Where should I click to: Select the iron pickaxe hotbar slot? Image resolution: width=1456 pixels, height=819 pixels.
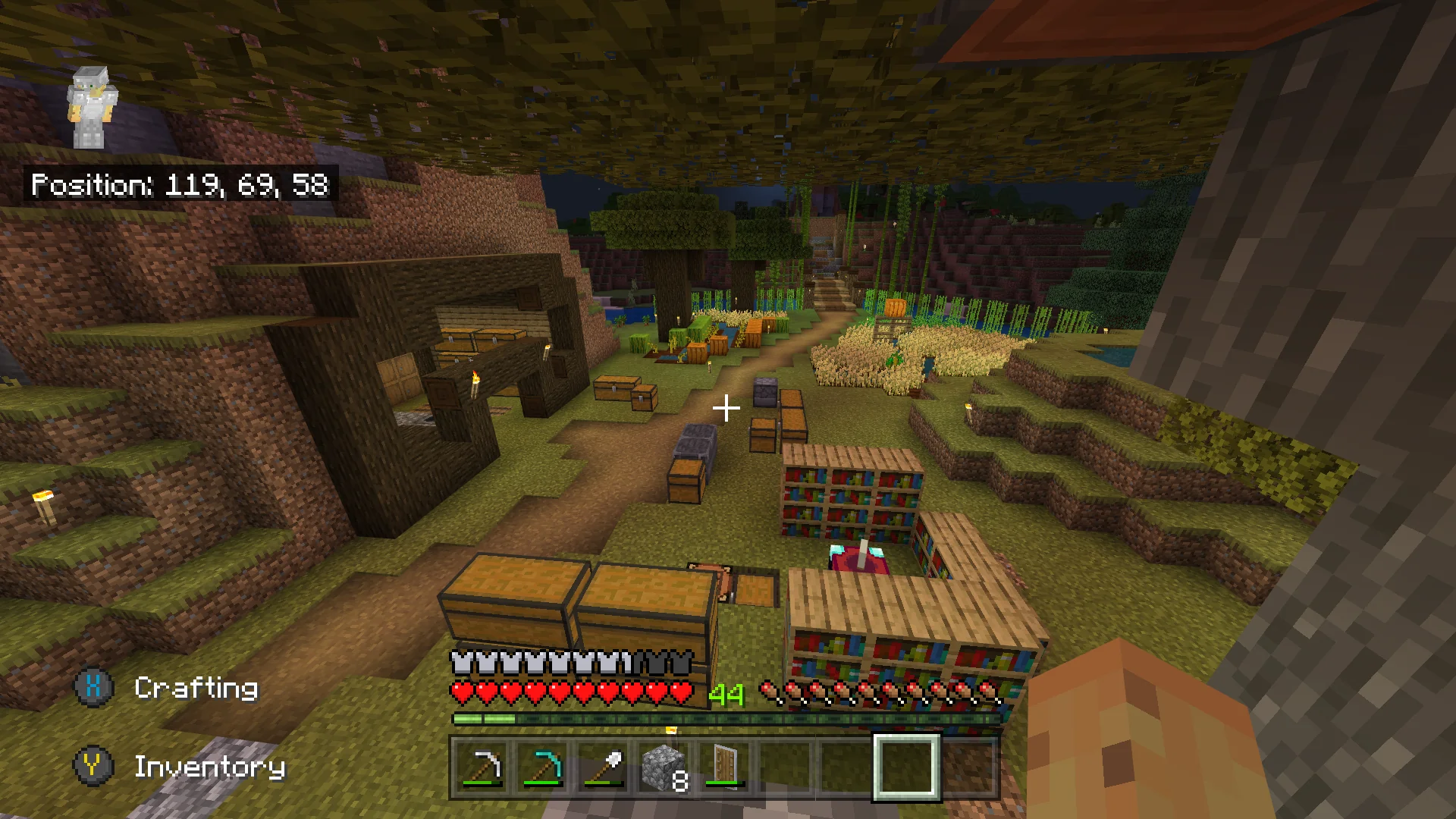[x=483, y=767]
